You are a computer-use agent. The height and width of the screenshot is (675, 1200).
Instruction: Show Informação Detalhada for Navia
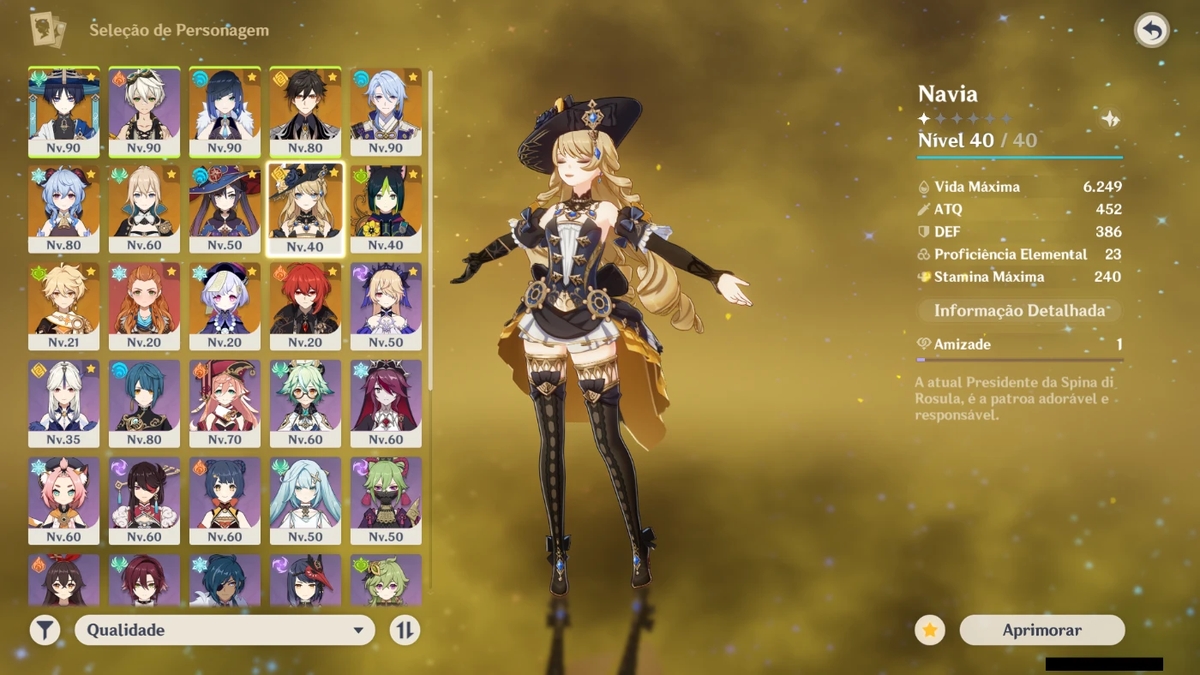(x=1019, y=311)
